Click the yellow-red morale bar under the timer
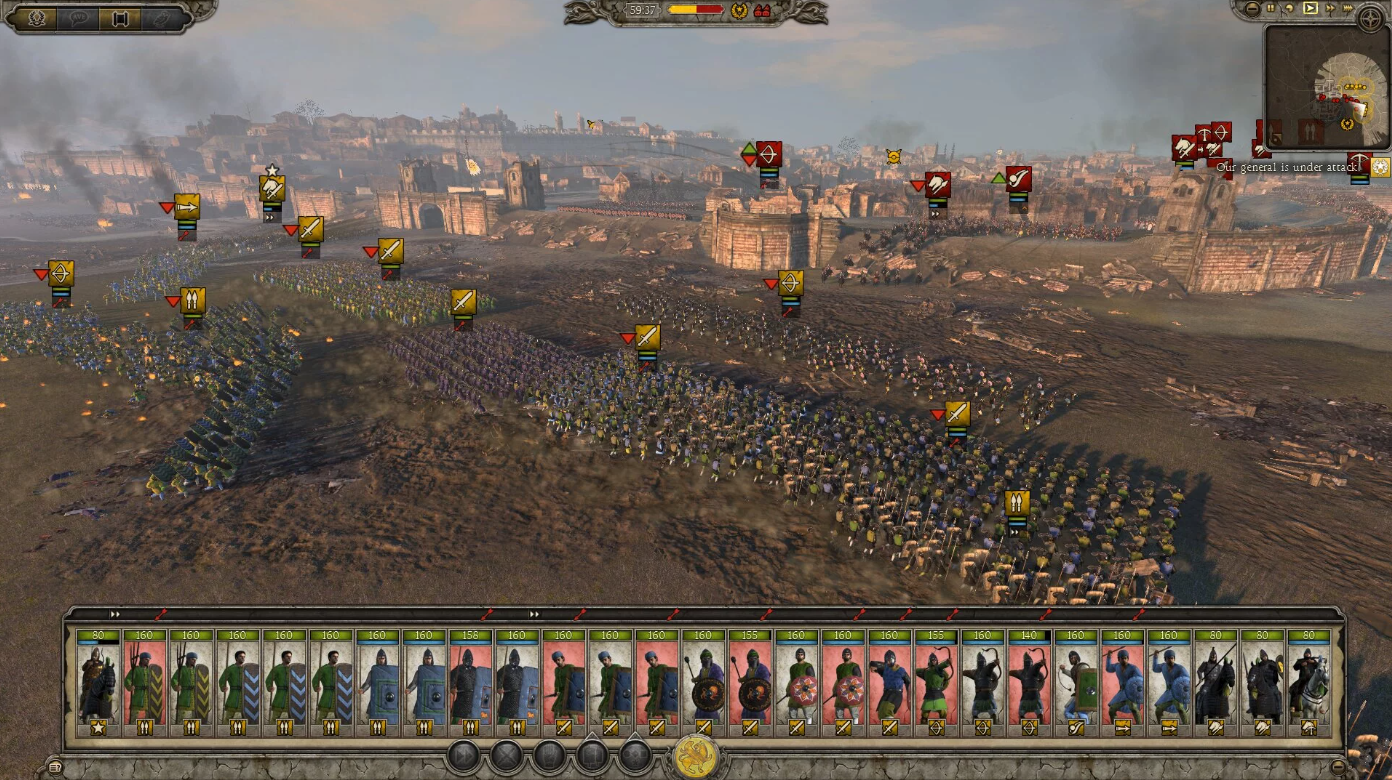 [x=694, y=8]
